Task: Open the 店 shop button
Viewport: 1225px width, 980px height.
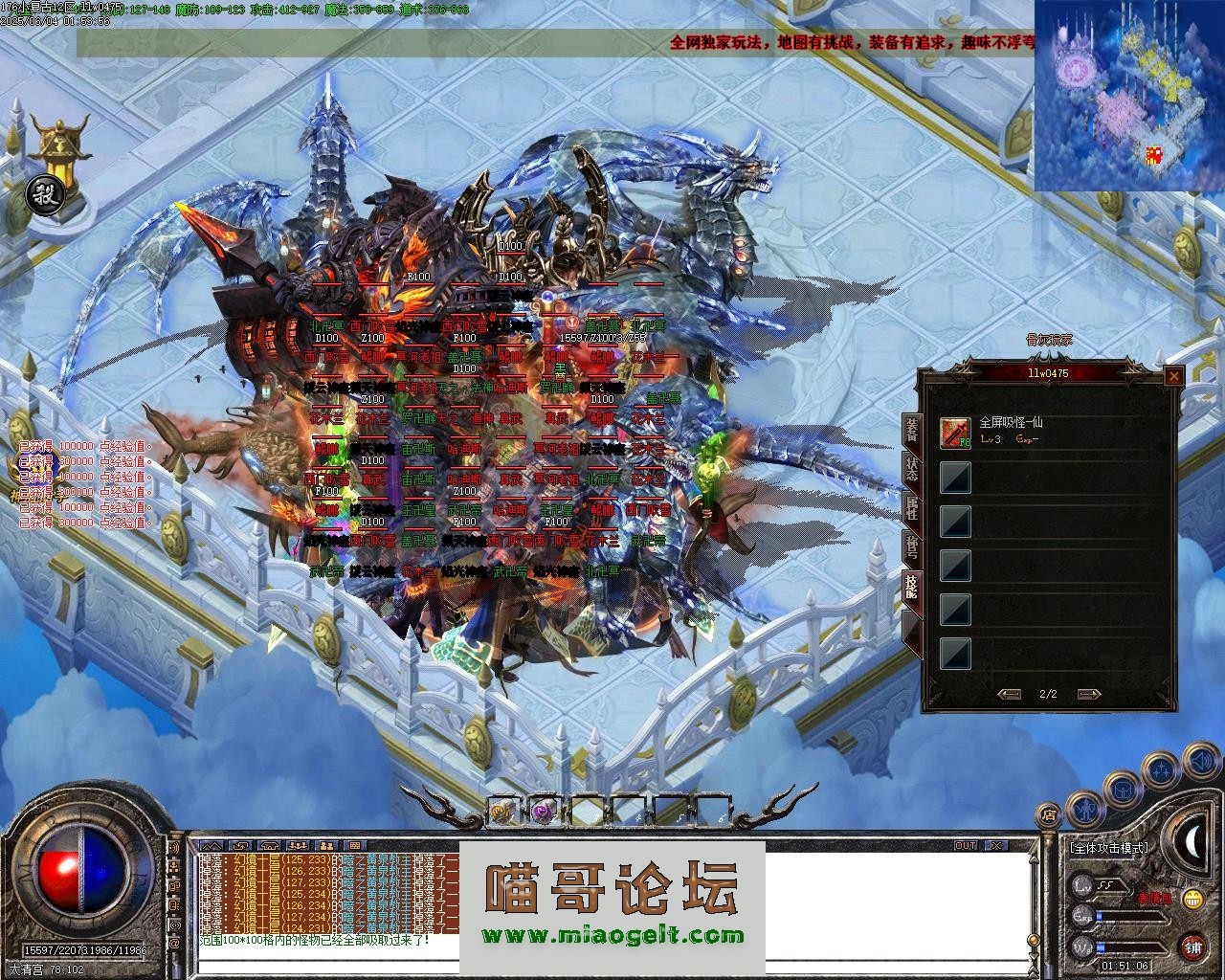Action: click(1049, 814)
